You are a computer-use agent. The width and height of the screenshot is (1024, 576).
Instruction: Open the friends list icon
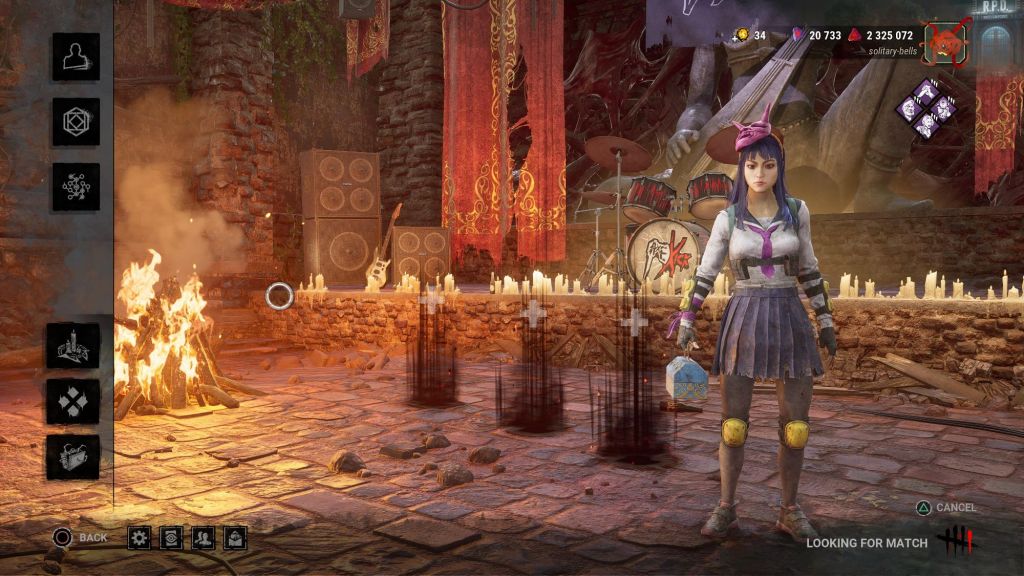203,538
